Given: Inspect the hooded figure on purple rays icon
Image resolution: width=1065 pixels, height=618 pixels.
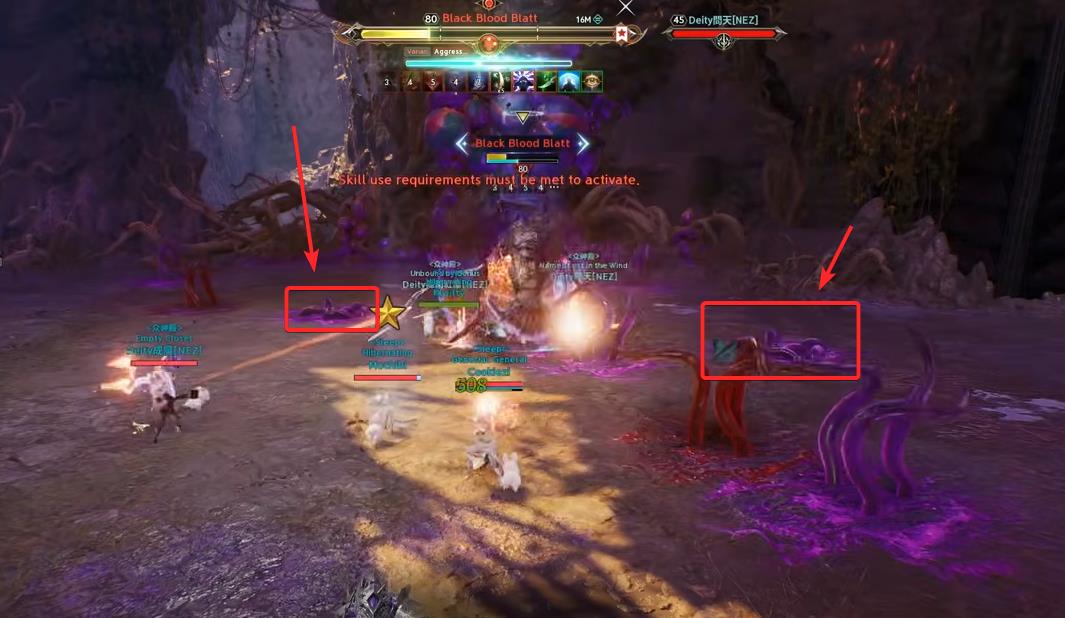Looking at the screenshot, I should [523, 81].
